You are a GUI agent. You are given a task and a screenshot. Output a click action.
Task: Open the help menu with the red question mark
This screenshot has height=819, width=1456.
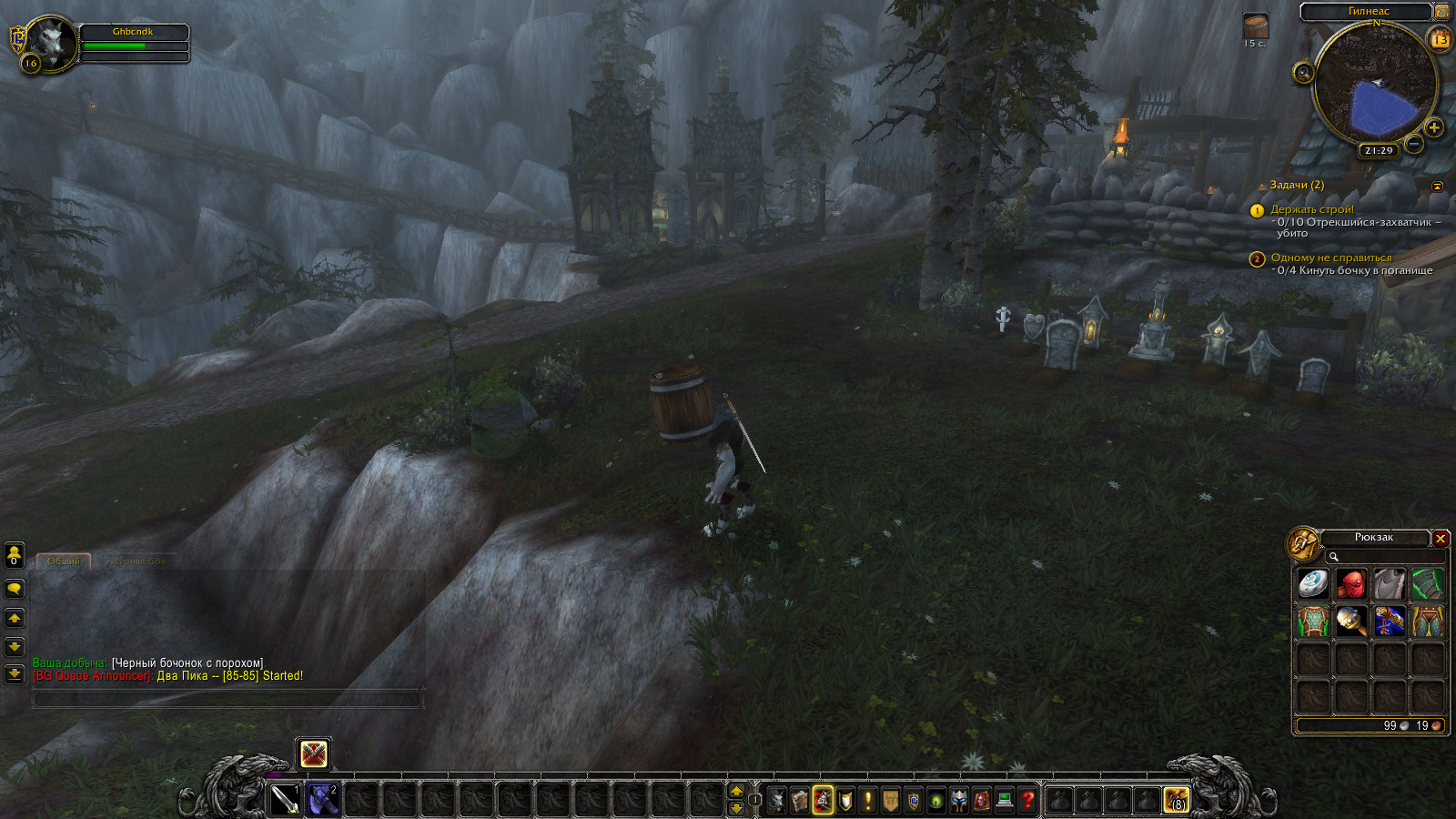[x=1027, y=800]
